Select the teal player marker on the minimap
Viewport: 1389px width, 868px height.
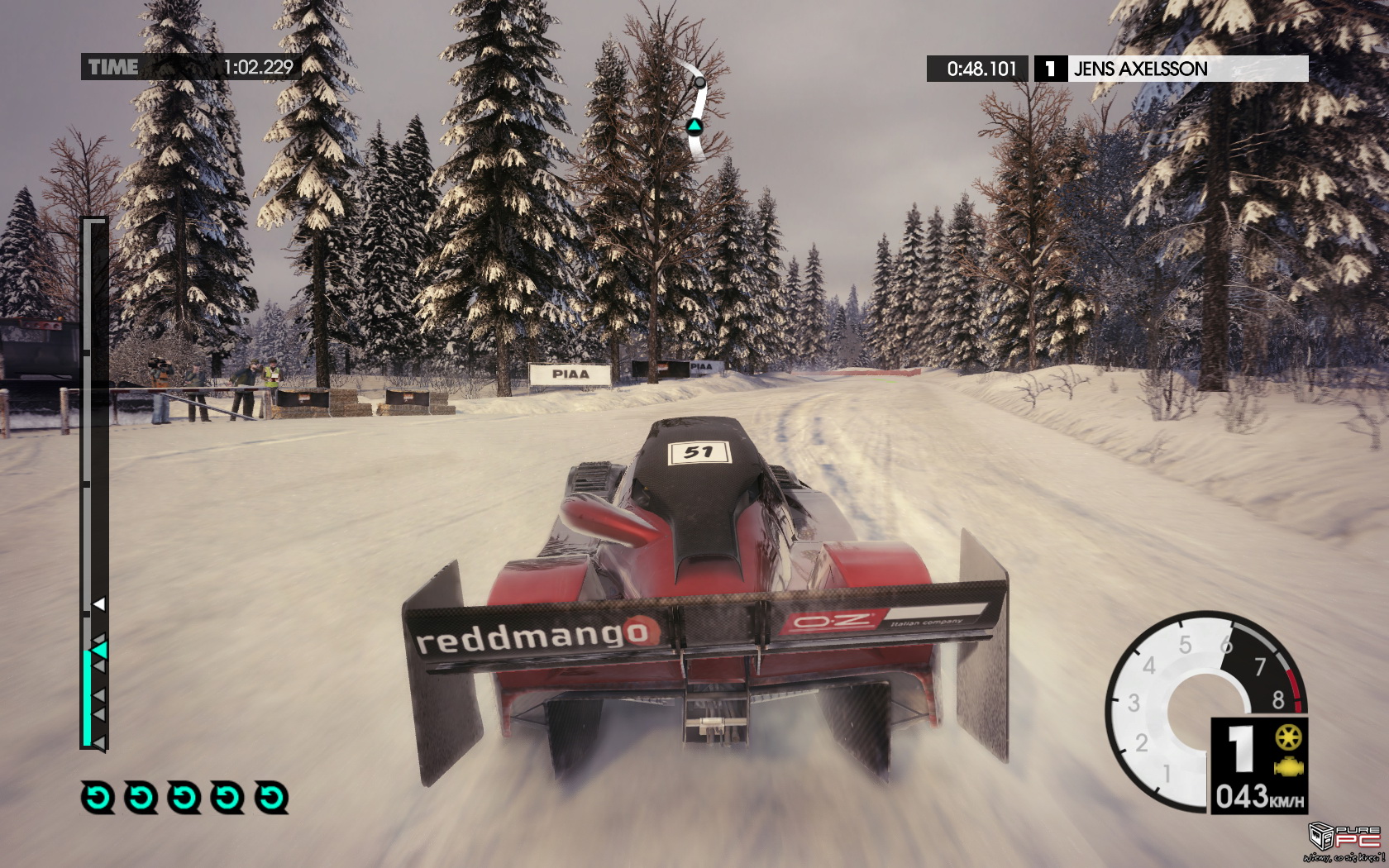694,126
